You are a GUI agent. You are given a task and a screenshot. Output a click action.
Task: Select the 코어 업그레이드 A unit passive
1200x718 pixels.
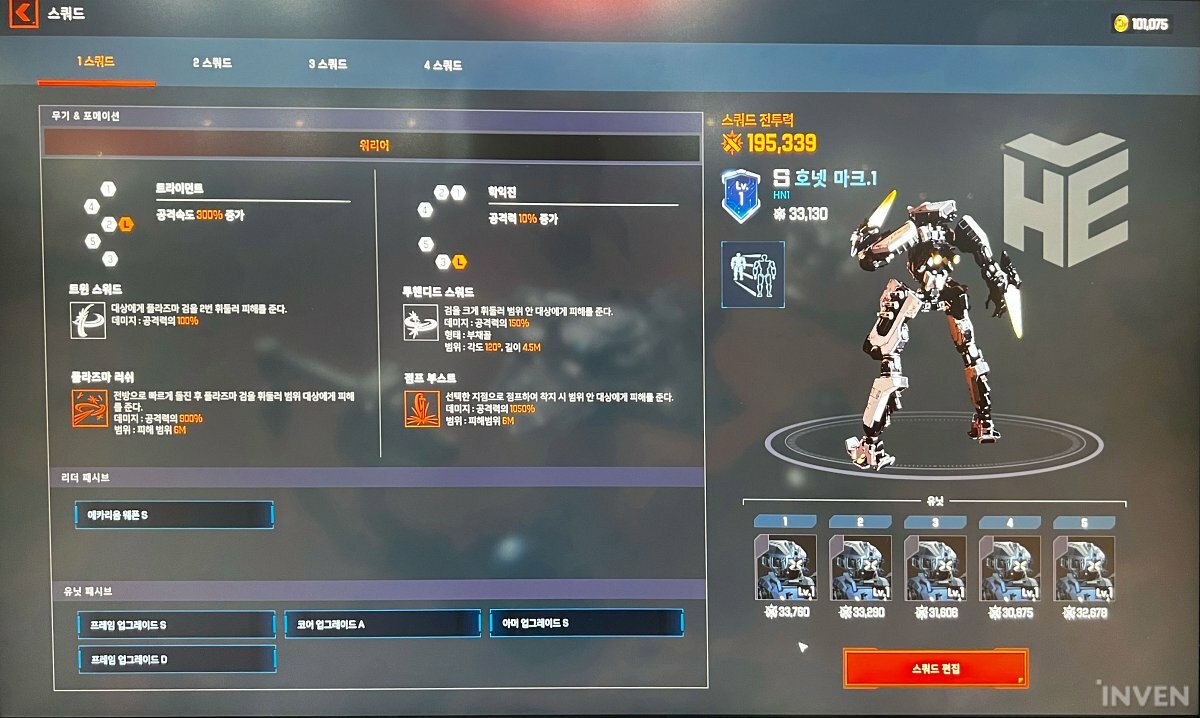click(382, 624)
